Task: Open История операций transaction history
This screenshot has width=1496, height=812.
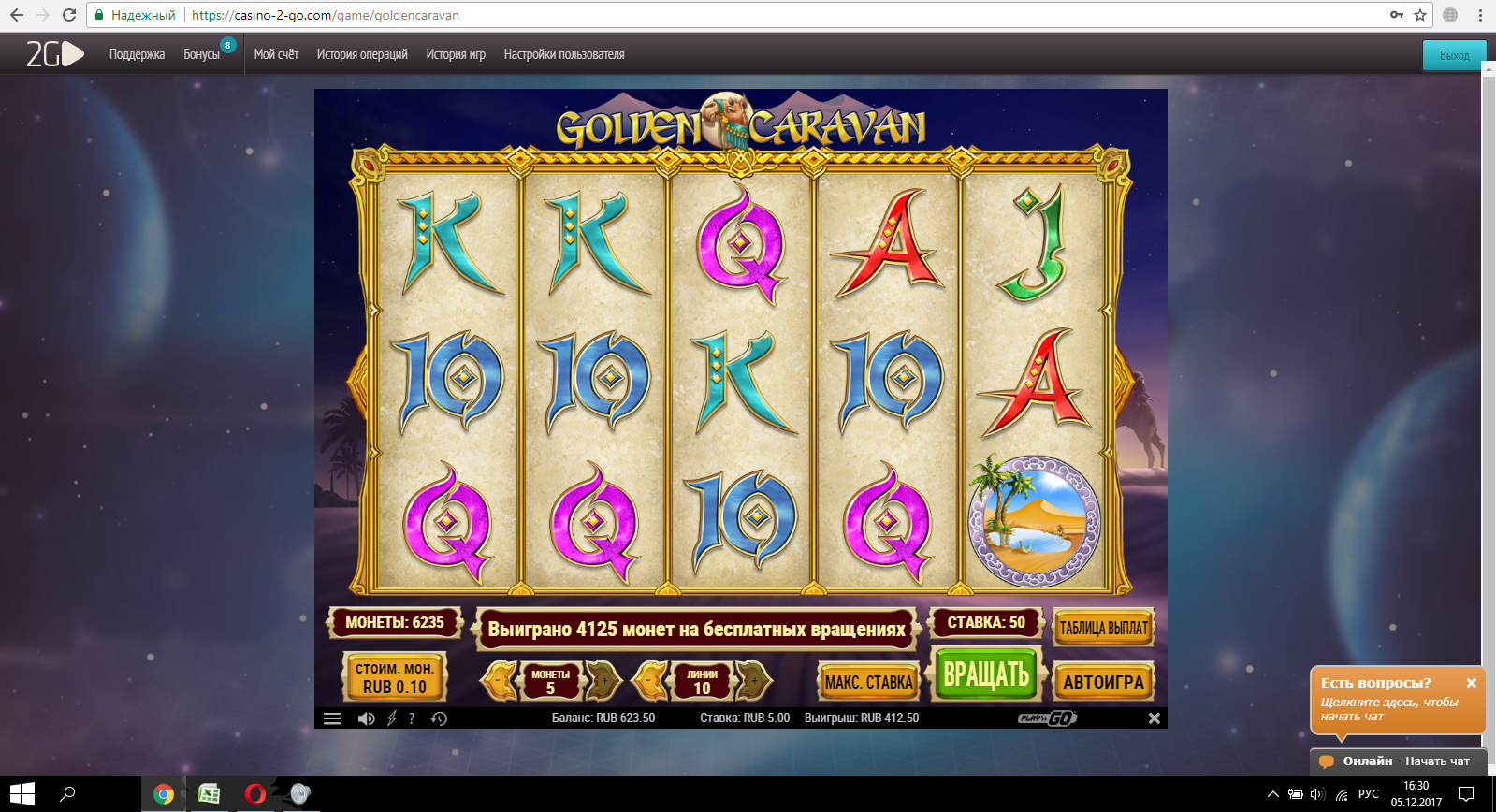Action: (x=362, y=54)
